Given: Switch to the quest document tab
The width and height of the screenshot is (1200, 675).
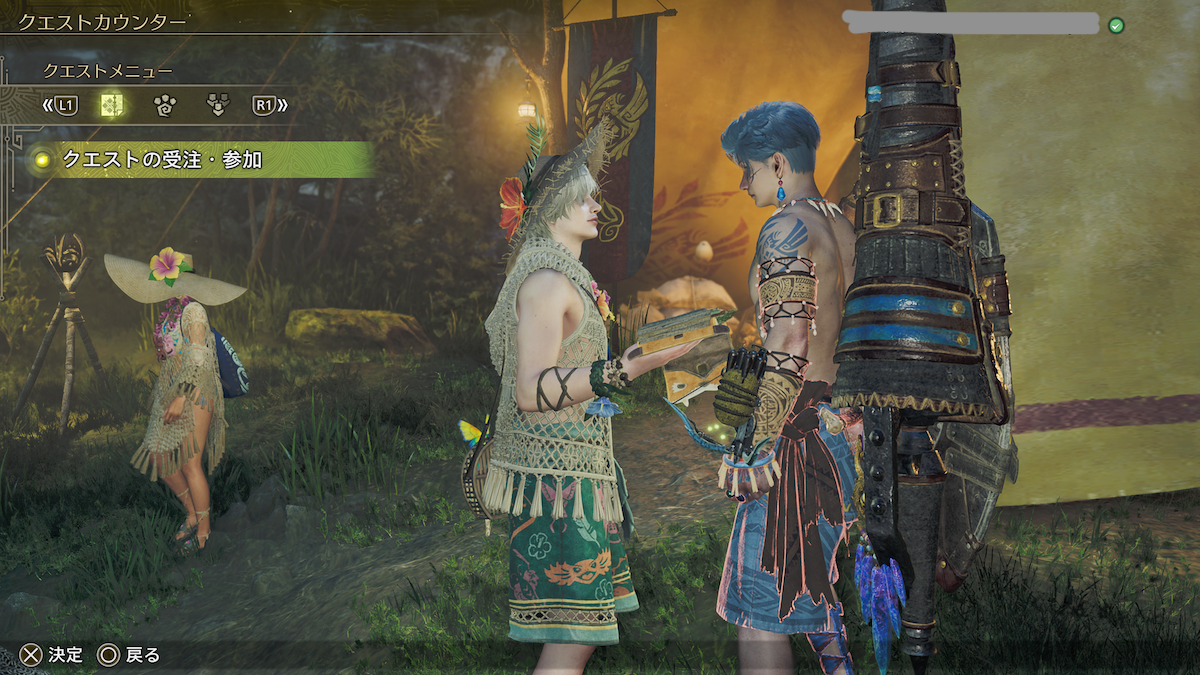Looking at the screenshot, I should 112,104.
